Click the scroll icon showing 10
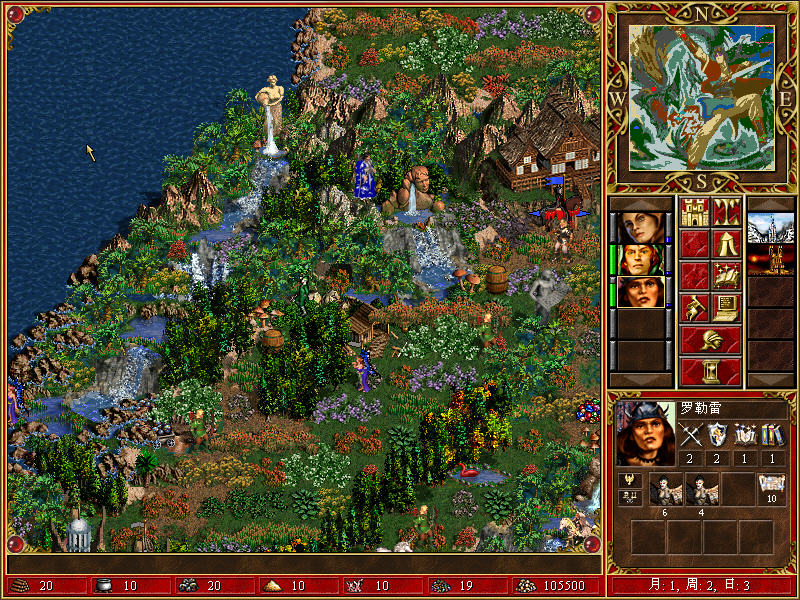 point(771,489)
